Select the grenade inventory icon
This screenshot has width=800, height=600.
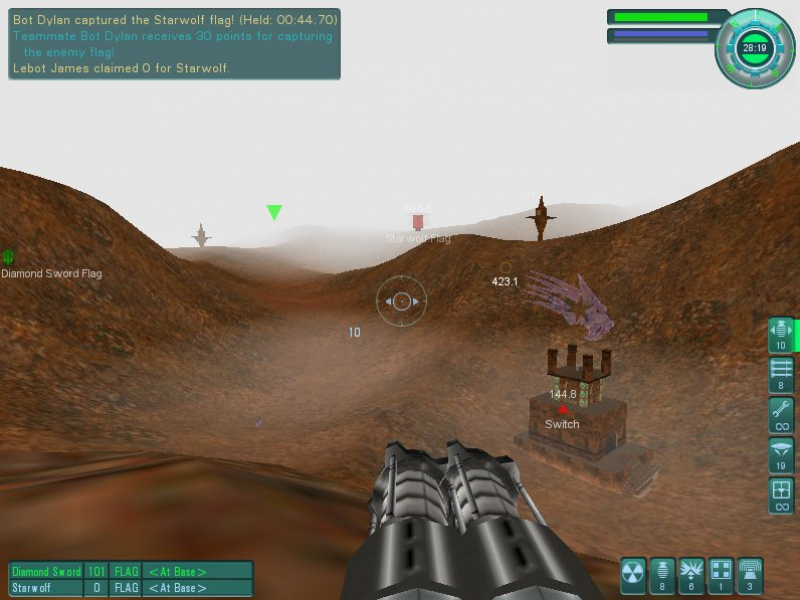point(662,575)
